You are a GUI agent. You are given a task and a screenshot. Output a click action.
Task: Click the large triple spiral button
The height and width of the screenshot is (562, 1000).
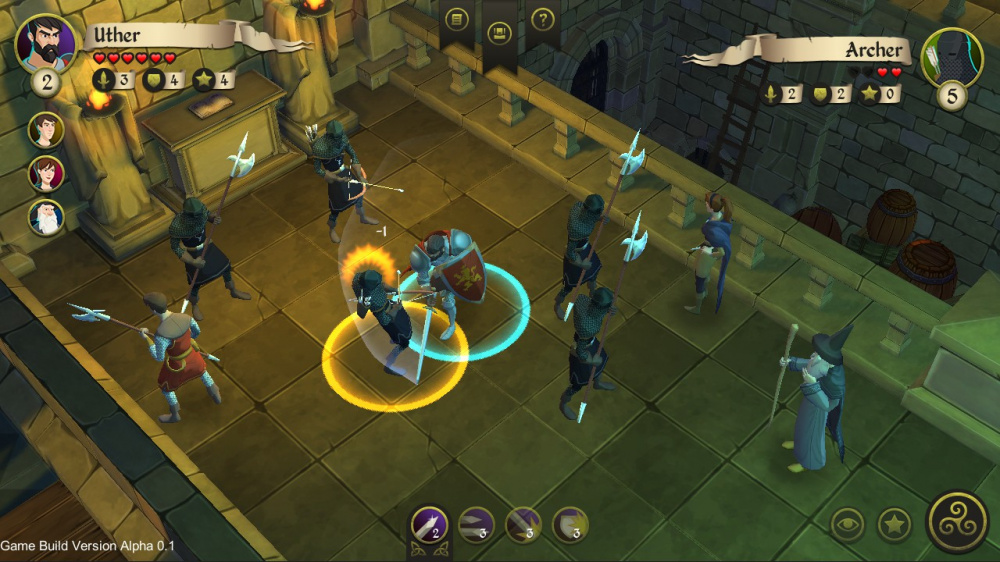pos(958,521)
